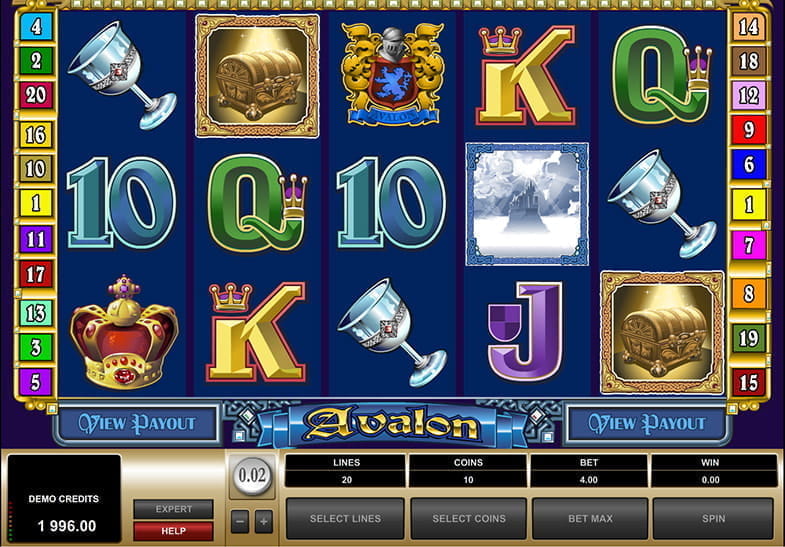Increase coin size with the plus button
The width and height of the screenshot is (785, 547).
263,521
